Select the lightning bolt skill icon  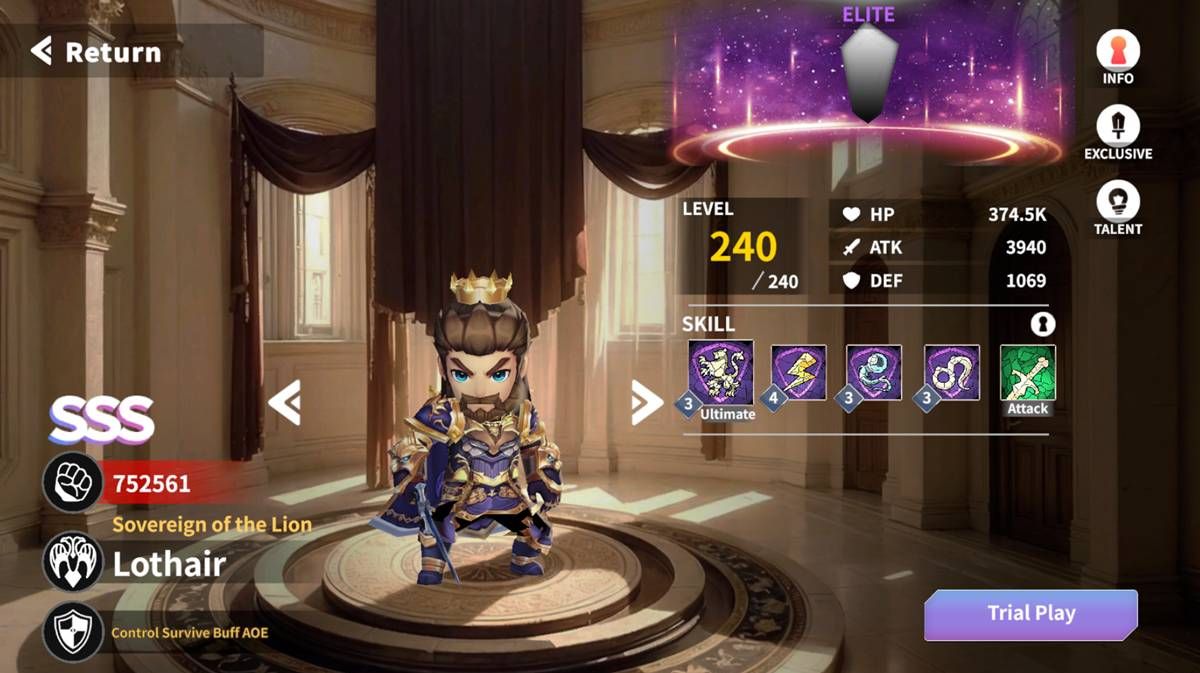pyautogui.click(x=799, y=373)
